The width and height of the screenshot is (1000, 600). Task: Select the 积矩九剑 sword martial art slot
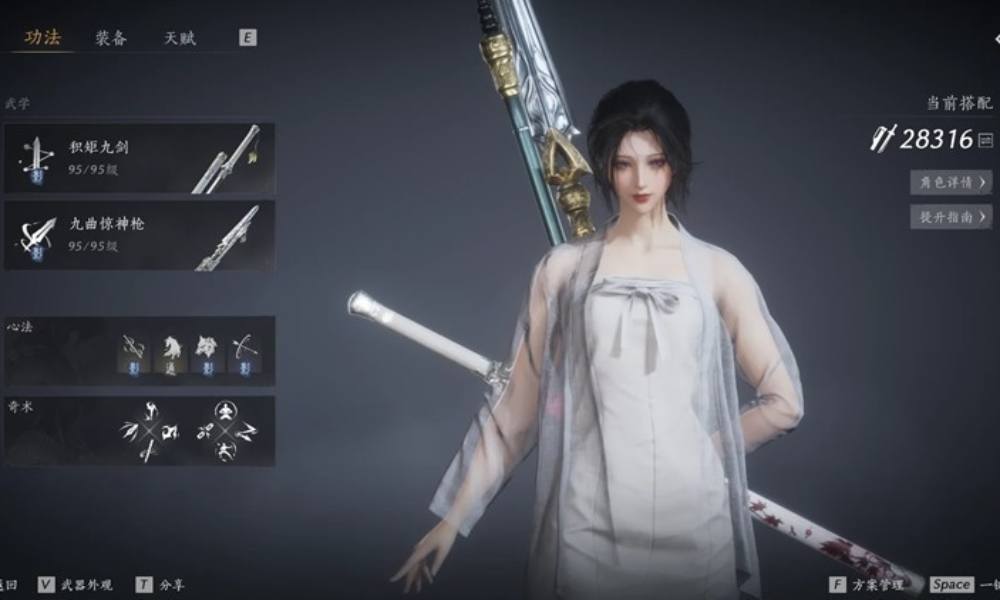coord(139,157)
